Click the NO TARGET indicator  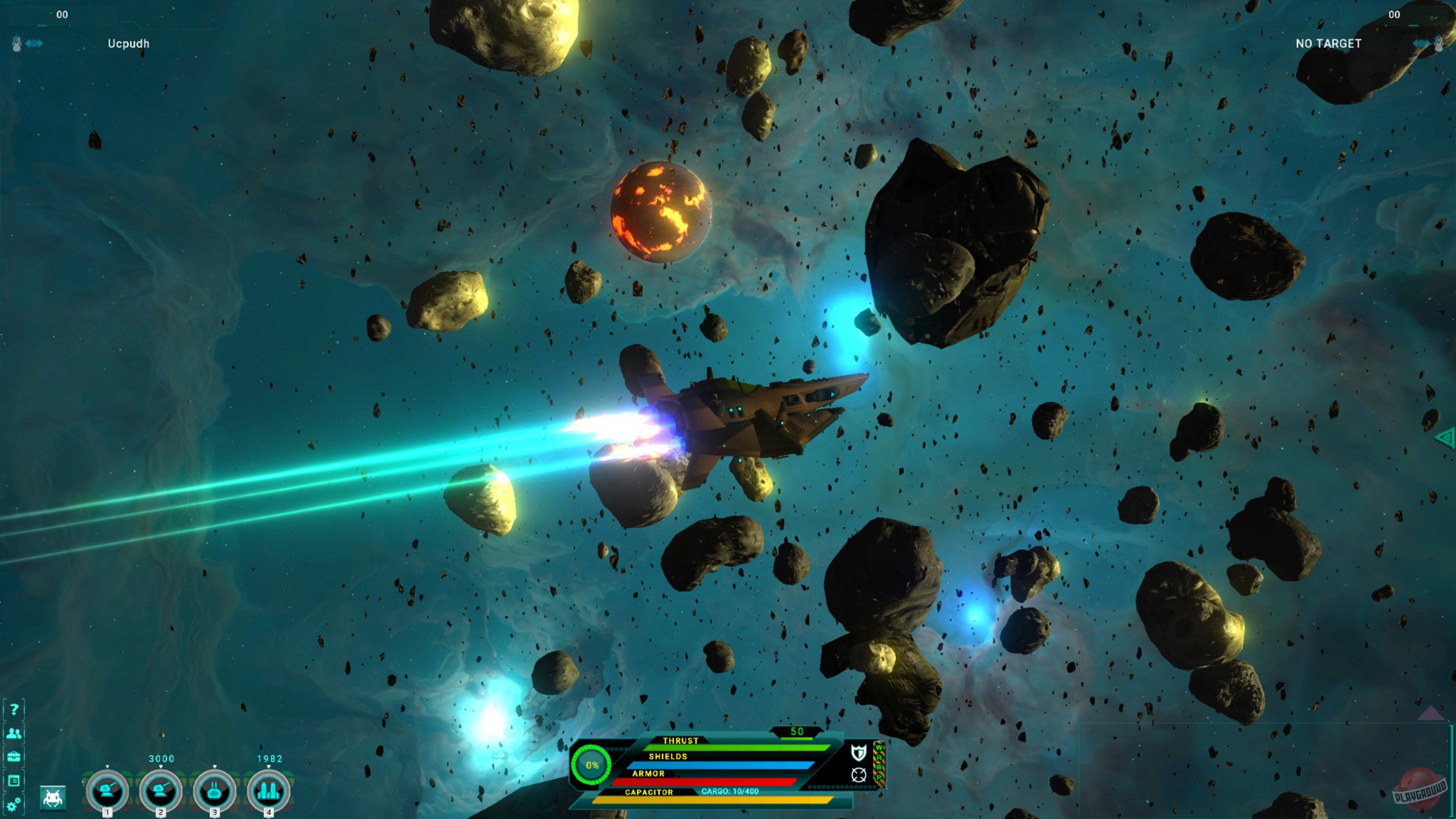[1327, 44]
